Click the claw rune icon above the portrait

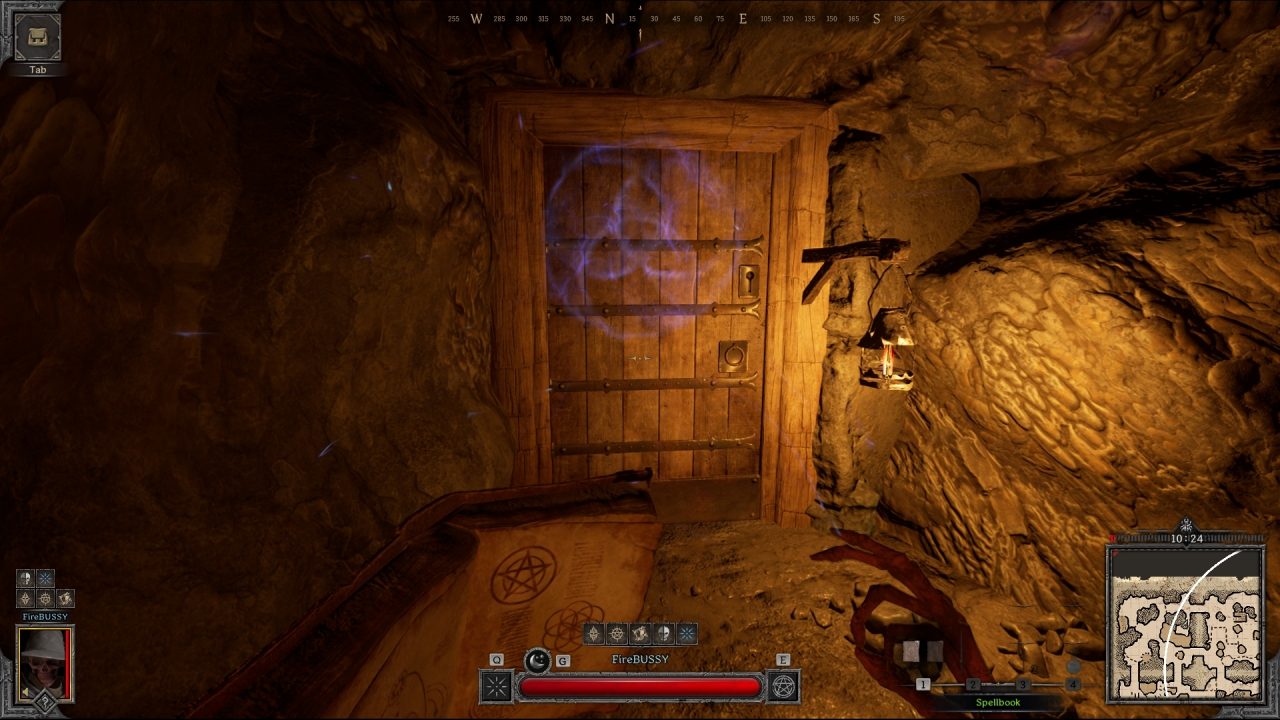(x=64, y=598)
